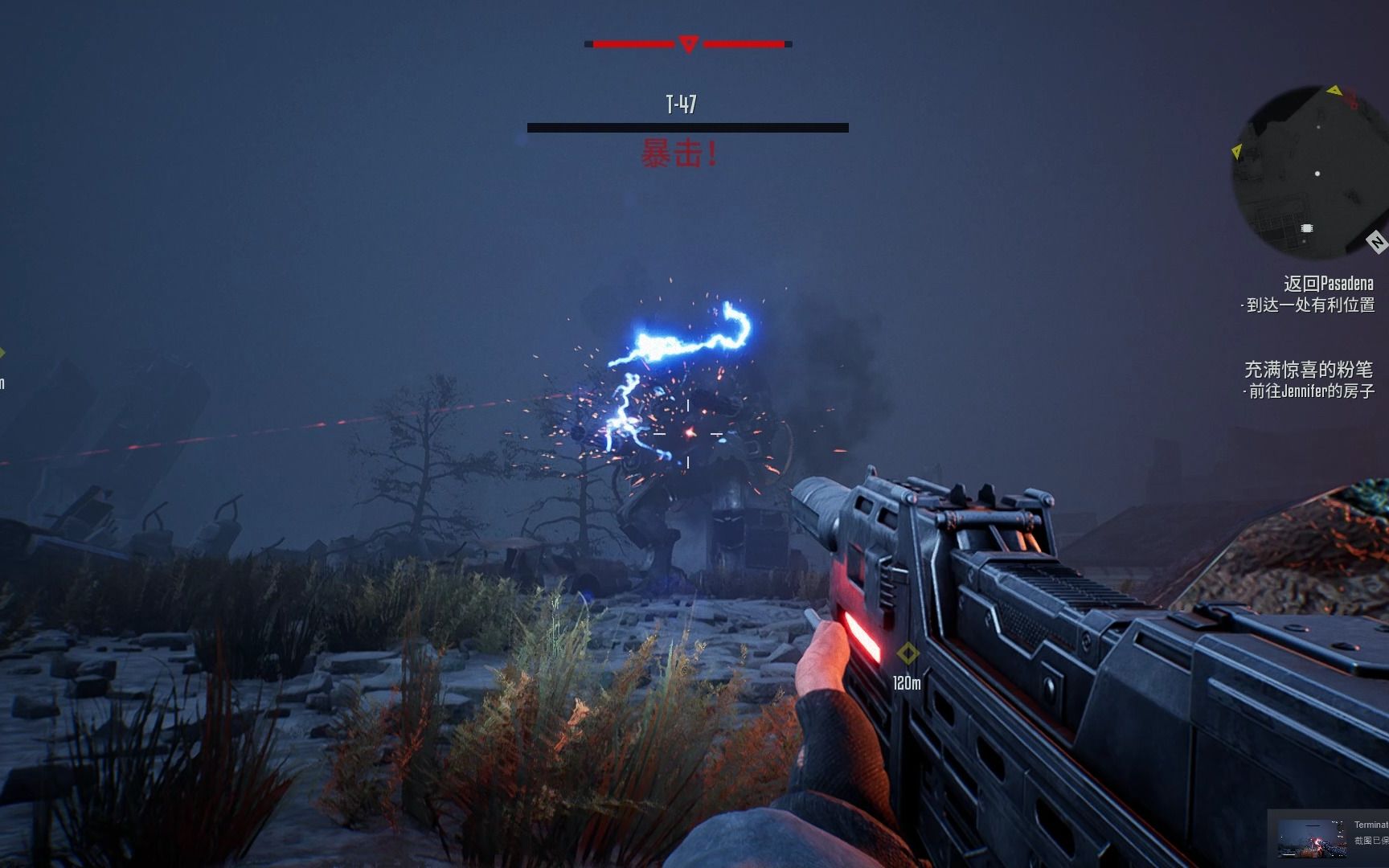Select the 充满惊喜的粉笔 quest tracker entry
1389x868 pixels.
point(1309,370)
